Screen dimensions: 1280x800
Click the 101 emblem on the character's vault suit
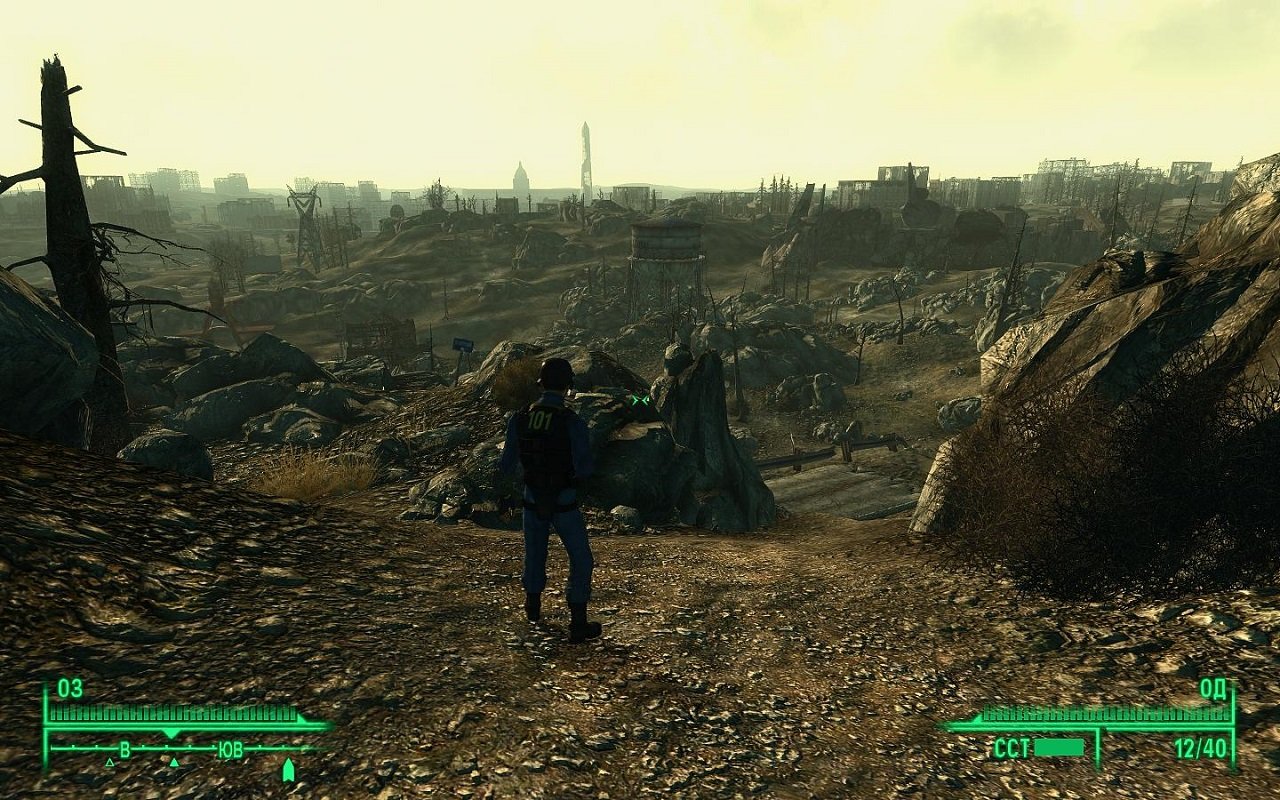click(x=541, y=418)
